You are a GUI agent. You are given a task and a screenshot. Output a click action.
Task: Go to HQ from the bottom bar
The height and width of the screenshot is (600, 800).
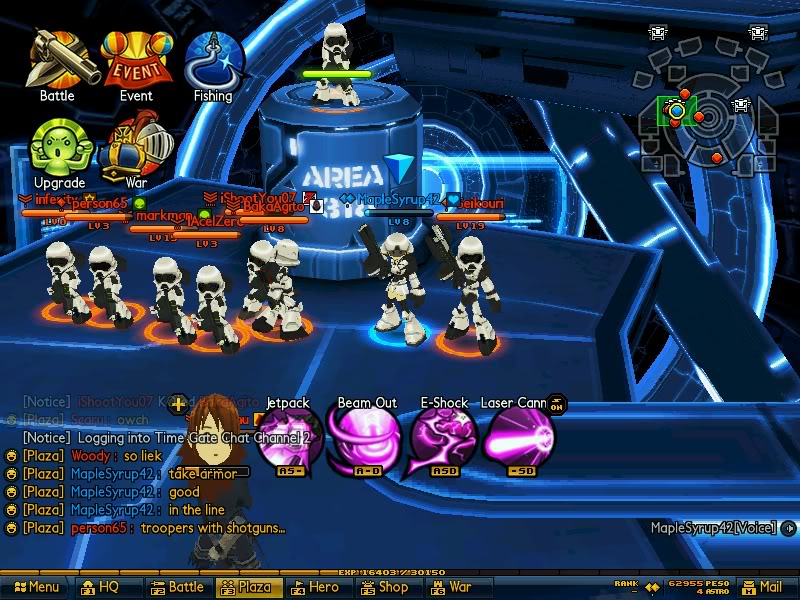pos(100,588)
